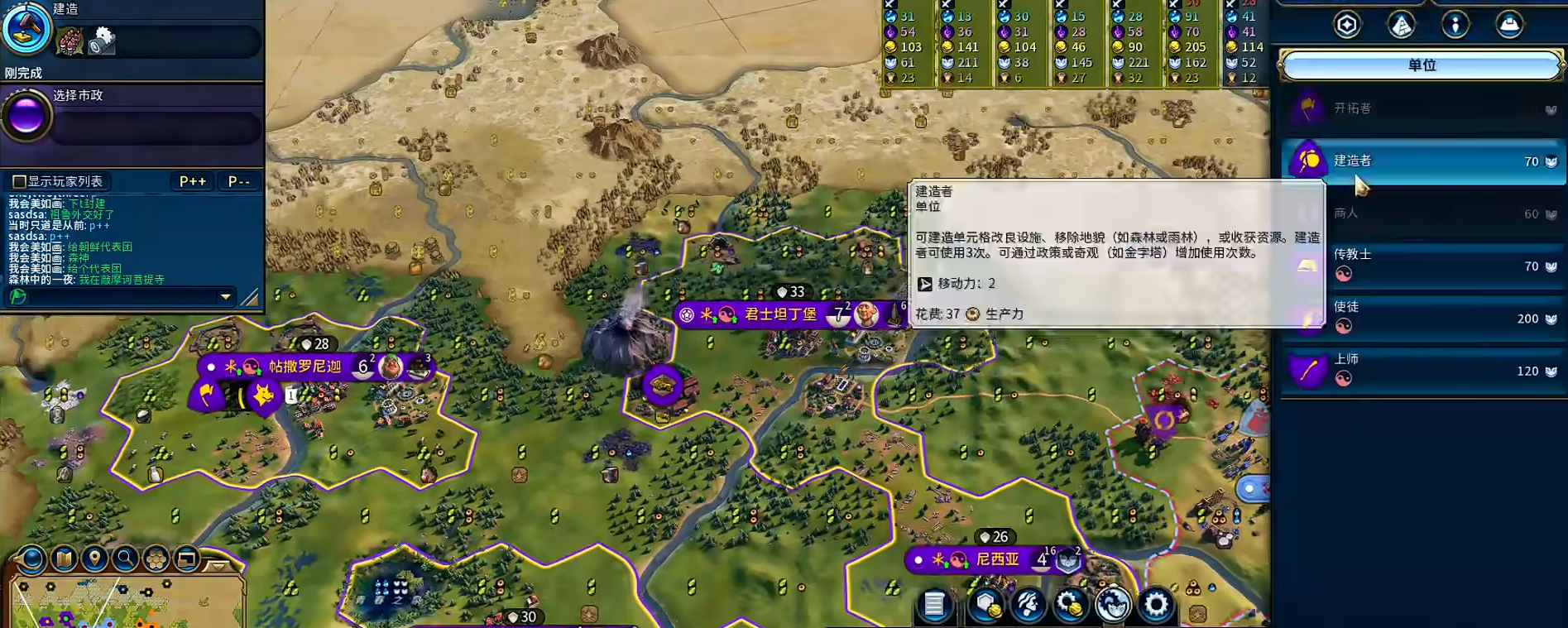Open the districts hexagon filter icon

pos(1346,25)
